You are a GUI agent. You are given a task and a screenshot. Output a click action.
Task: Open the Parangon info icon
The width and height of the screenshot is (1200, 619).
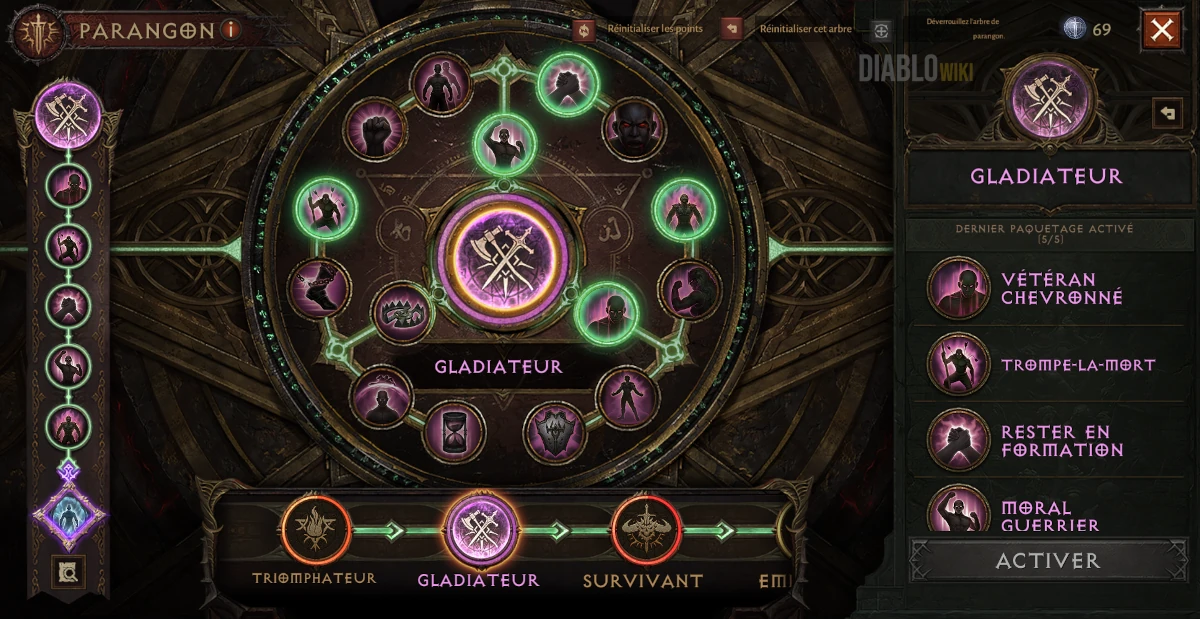click(232, 30)
